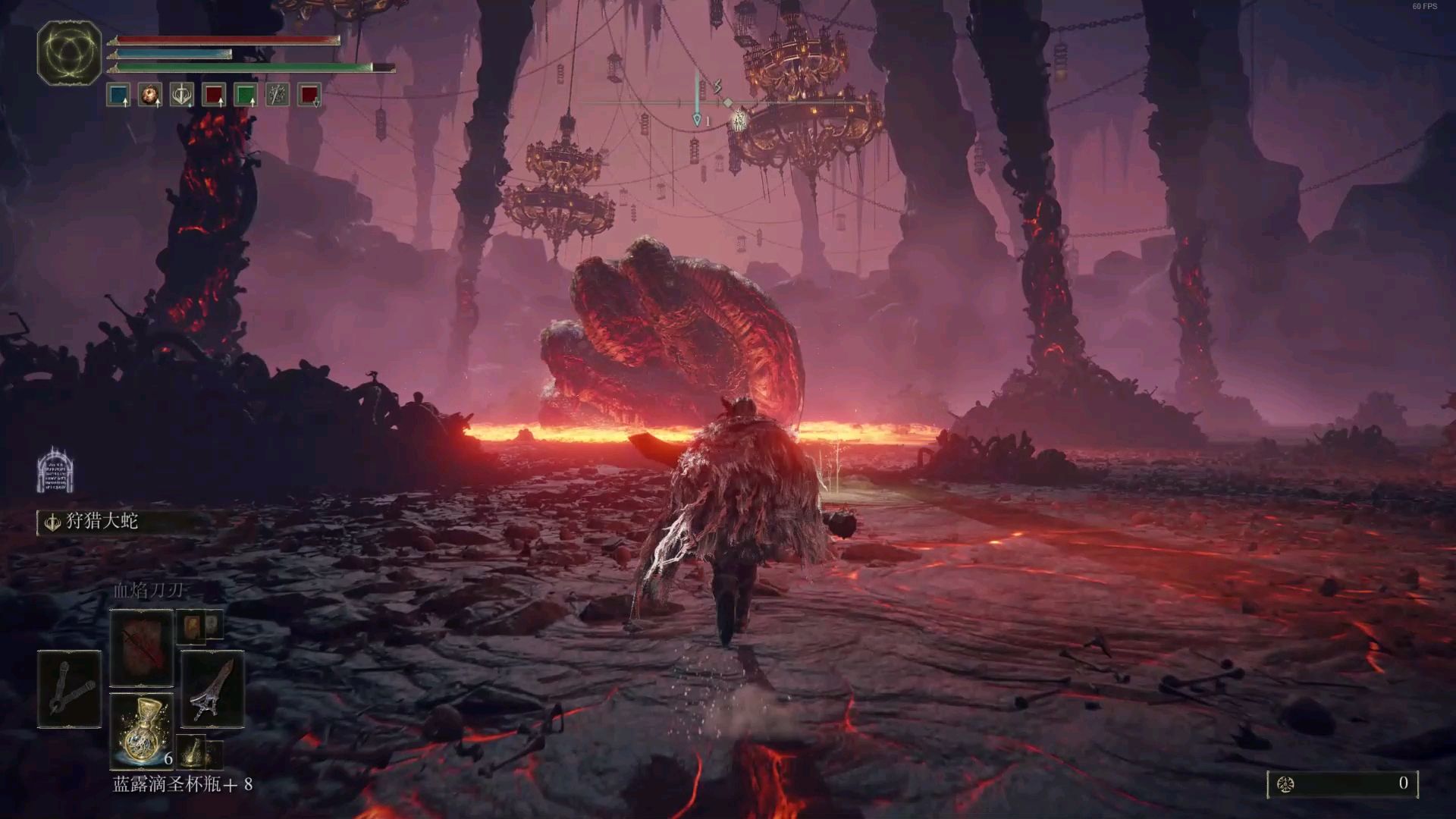
Task: Click the red square debuff with down arrow
Action: pyautogui.click(x=309, y=96)
